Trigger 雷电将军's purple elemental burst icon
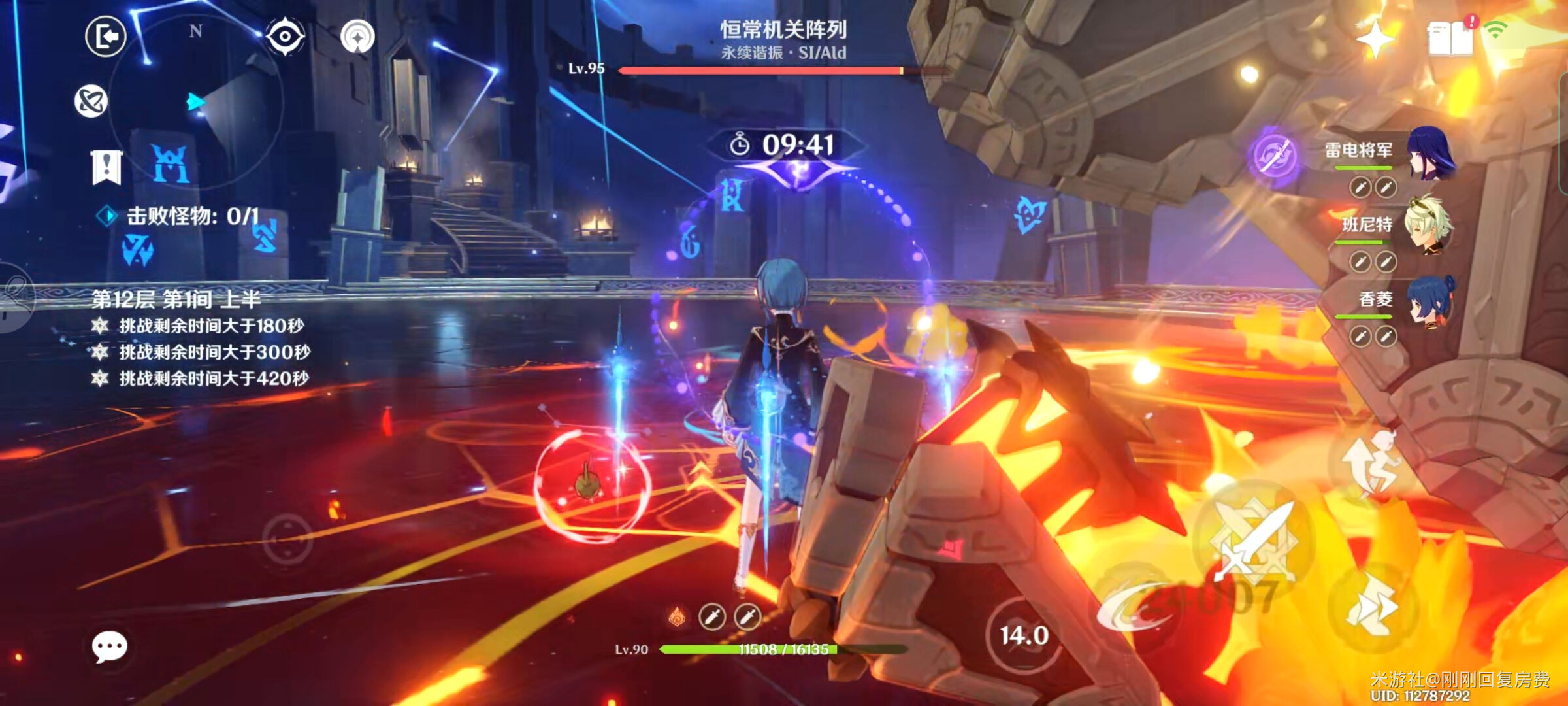Screen dimensions: 1568x706 coord(1274,157)
